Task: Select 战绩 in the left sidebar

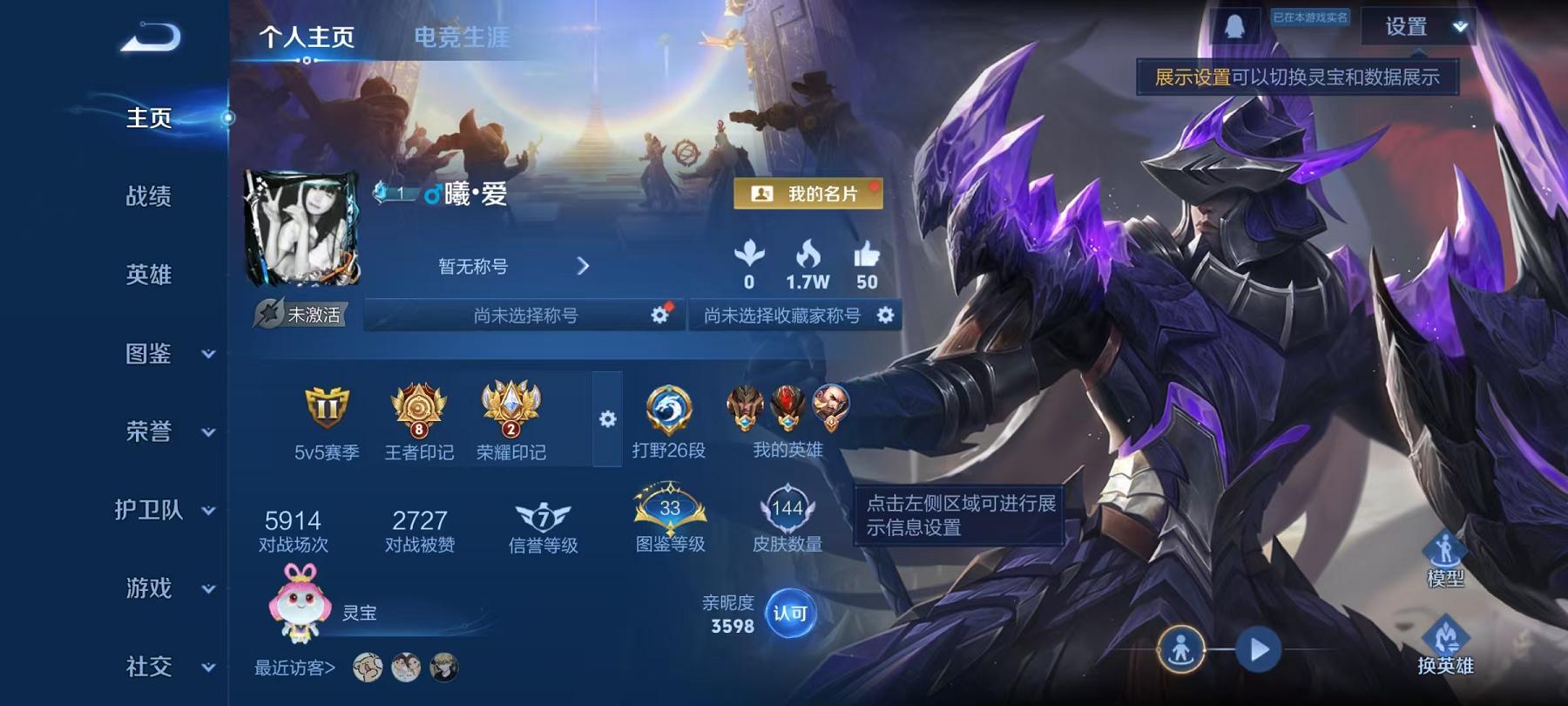Action: 146,198
